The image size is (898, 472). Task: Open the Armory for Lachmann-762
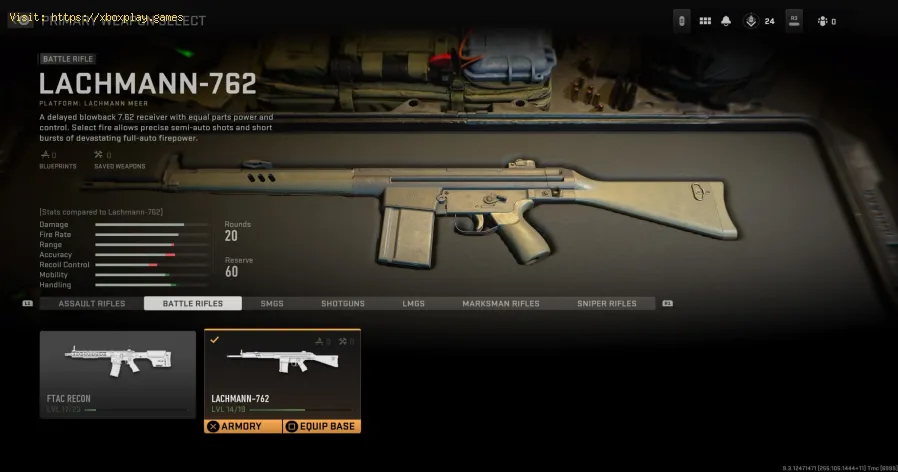click(241, 426)
